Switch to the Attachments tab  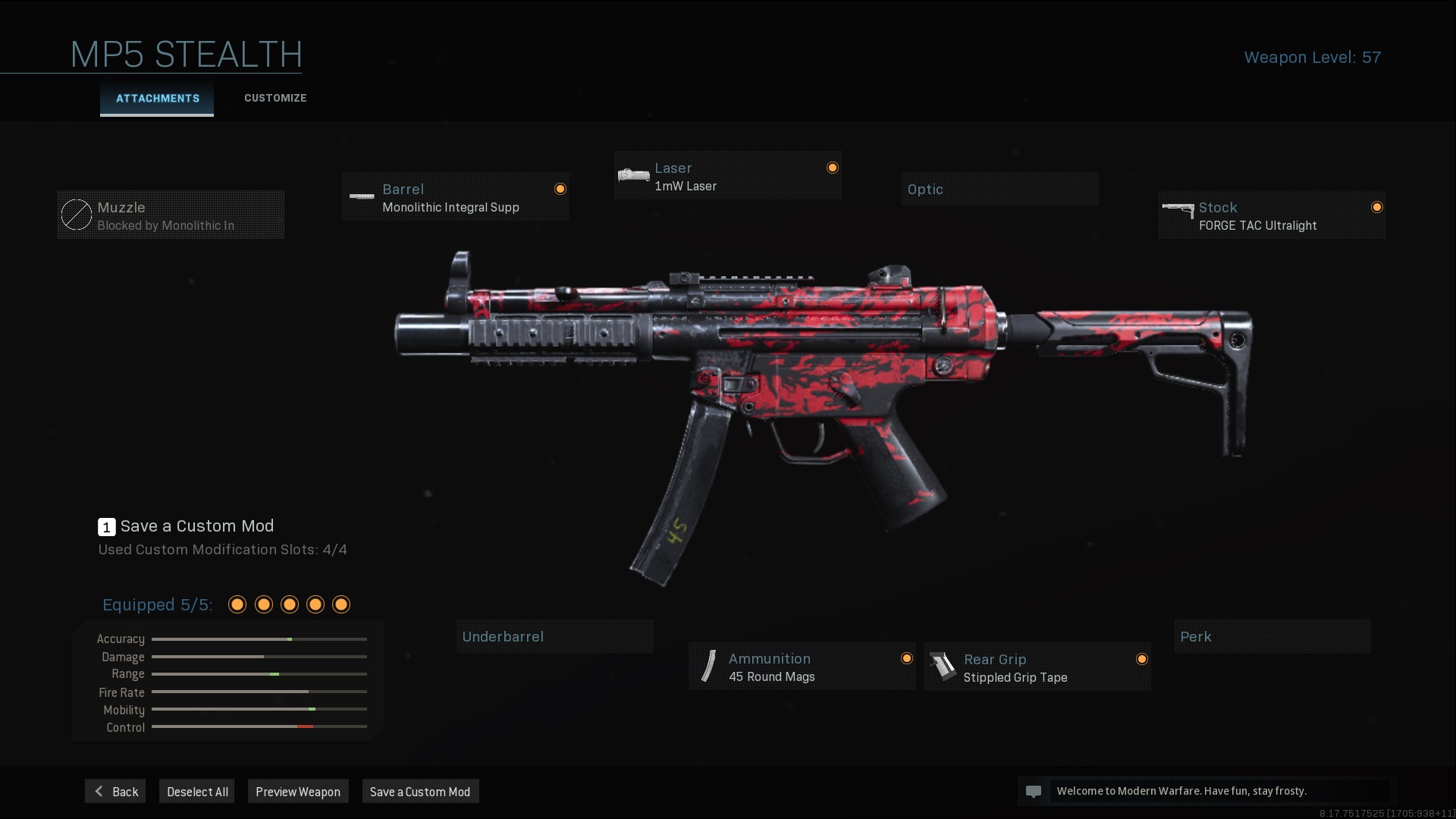coord(157,99)
